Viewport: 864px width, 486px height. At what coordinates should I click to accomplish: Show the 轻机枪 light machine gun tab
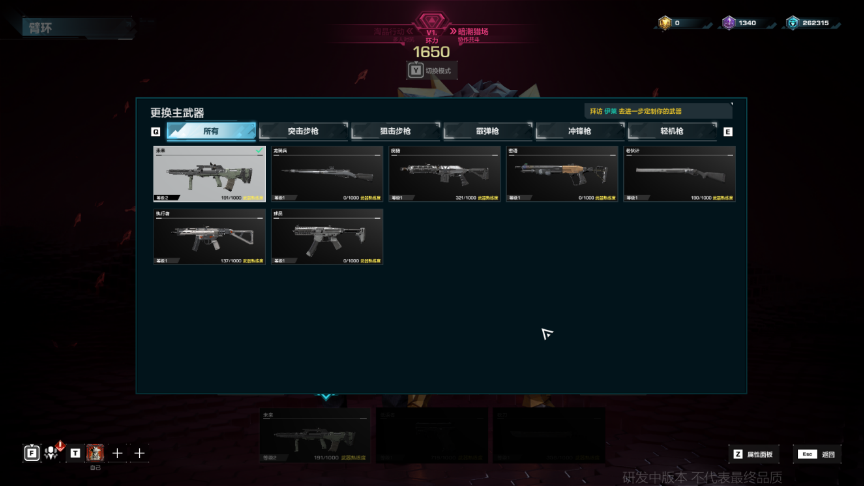[672, 131]
